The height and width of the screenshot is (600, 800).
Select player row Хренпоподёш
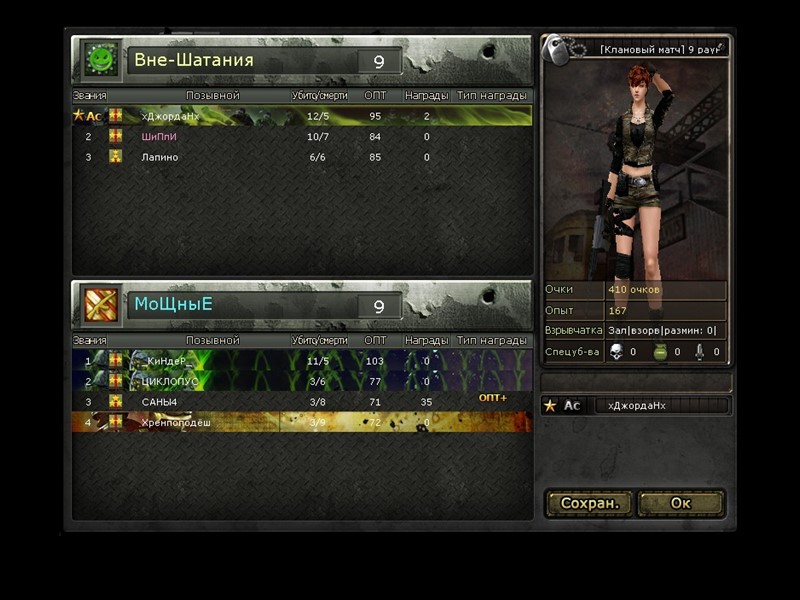(x=300, y=423)
